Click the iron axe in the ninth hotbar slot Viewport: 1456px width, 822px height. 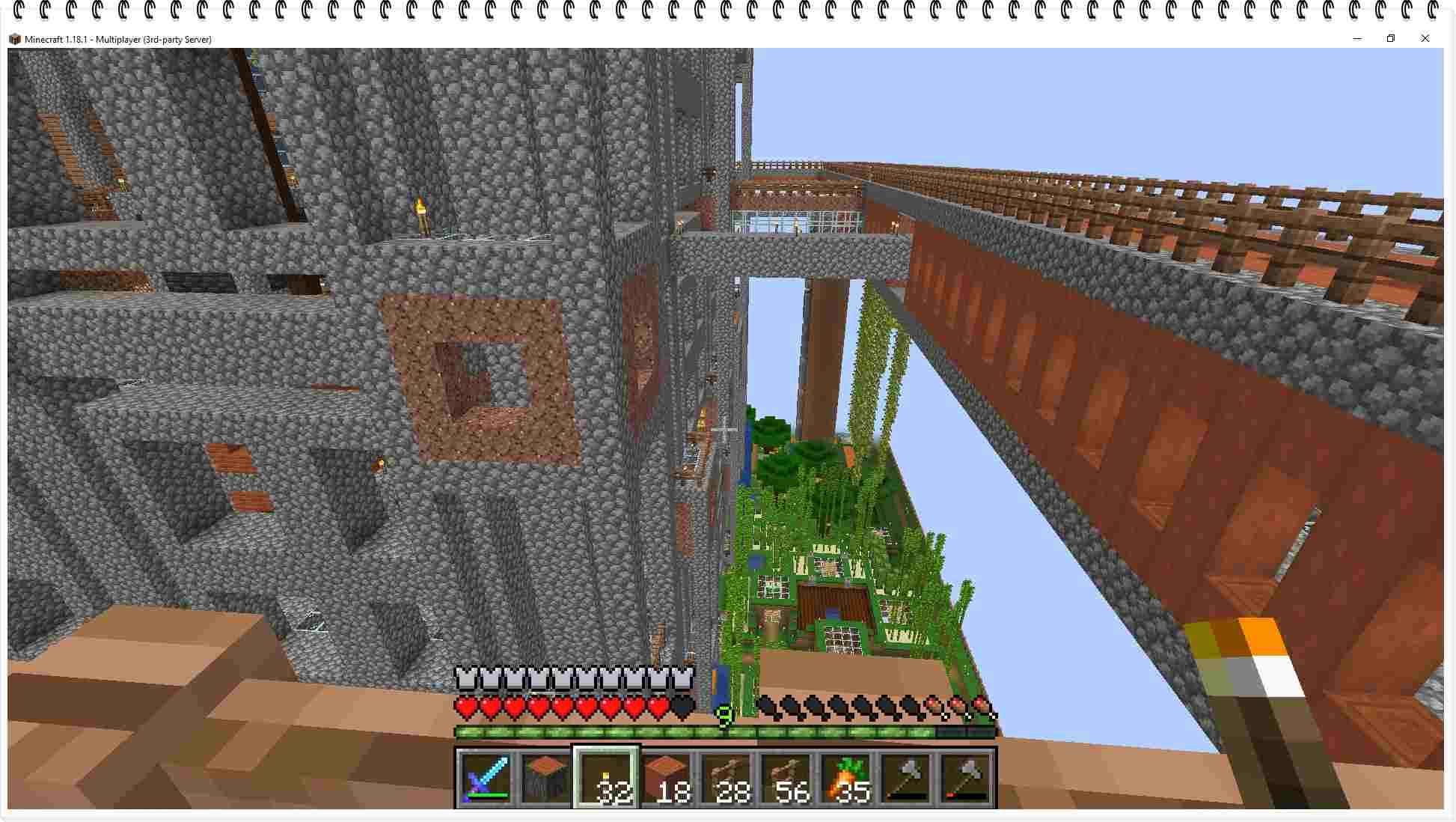coord(904,779)
